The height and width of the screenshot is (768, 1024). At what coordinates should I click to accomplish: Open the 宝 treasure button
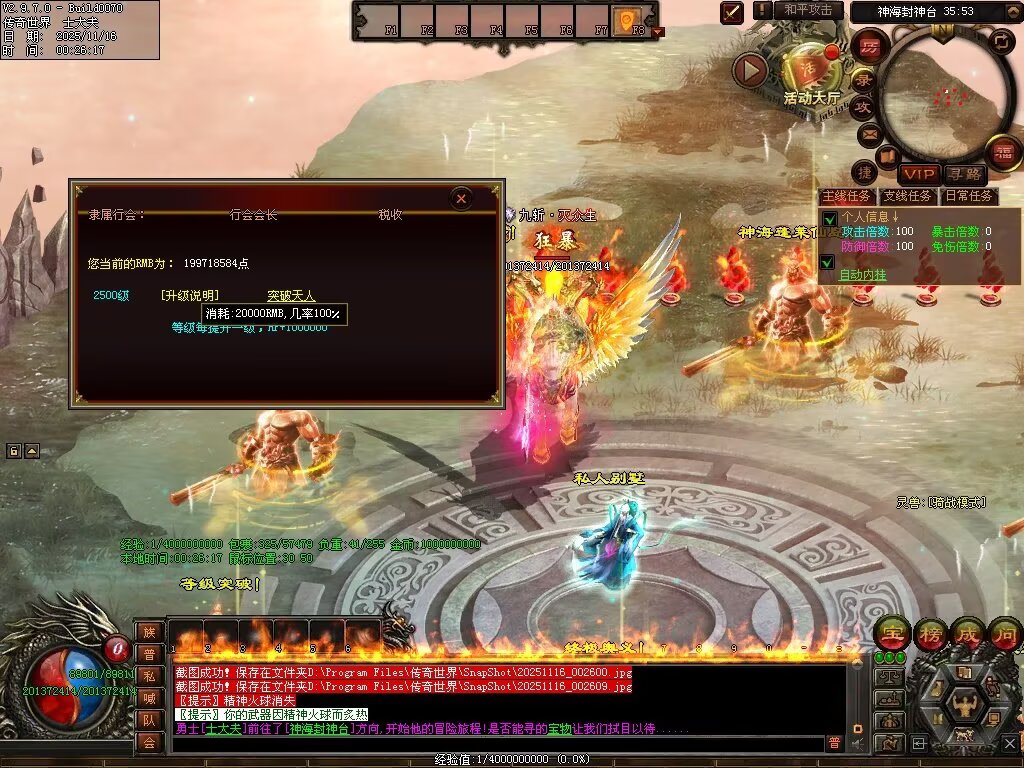pos(890,633)
